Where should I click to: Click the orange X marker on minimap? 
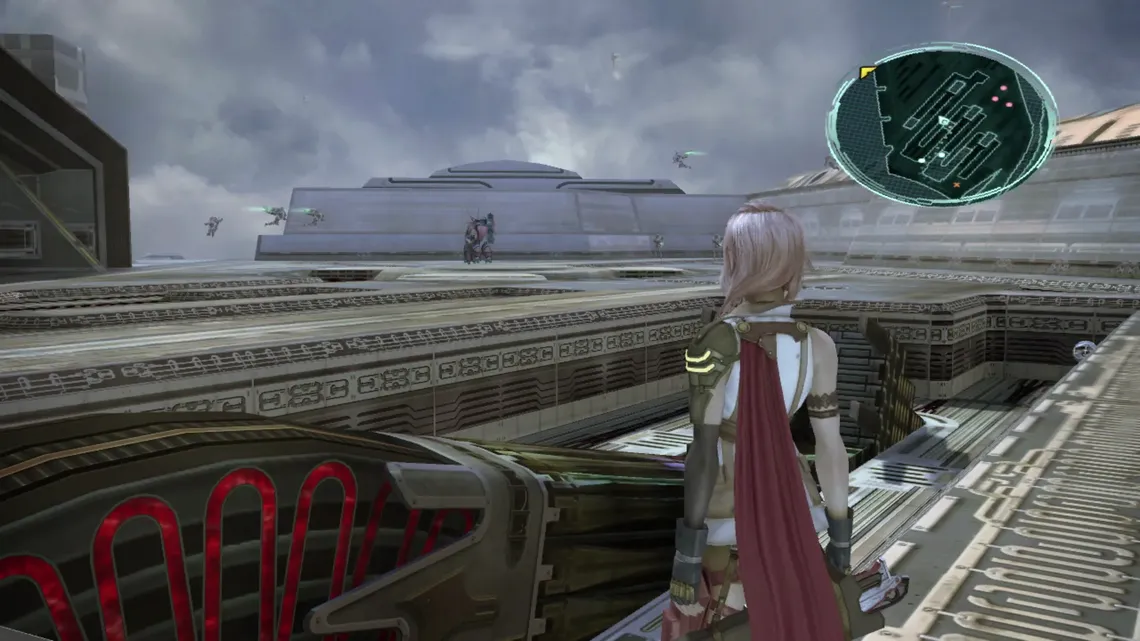tap(956, 185)
